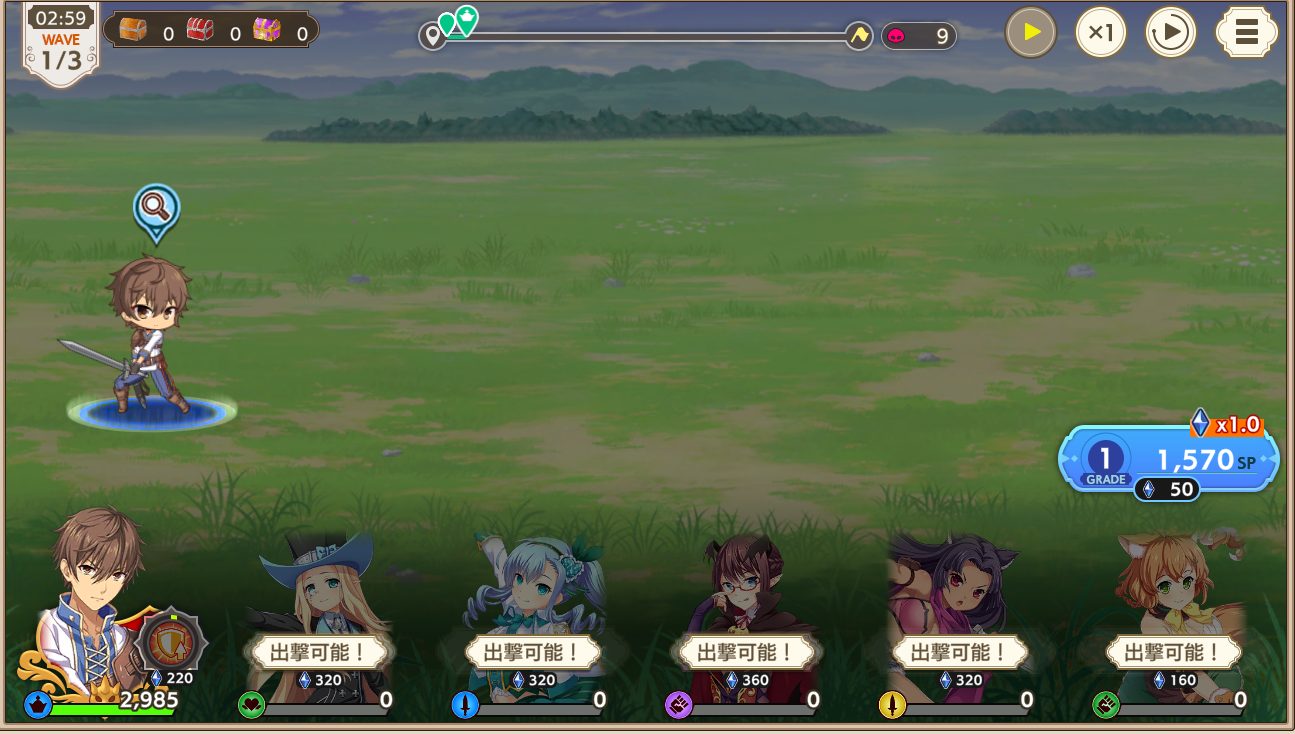
Task: Select the magnifying glass marker above the hero
Action: 155,210
